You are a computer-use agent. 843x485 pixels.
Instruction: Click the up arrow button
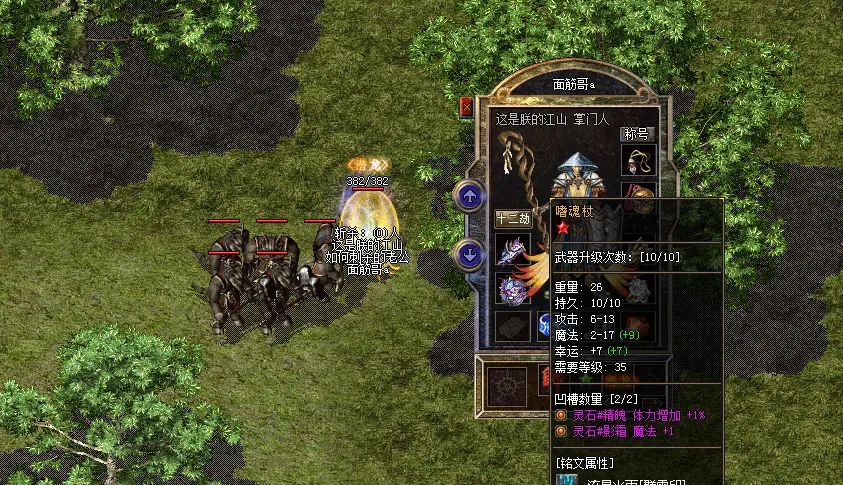point(469,196)
